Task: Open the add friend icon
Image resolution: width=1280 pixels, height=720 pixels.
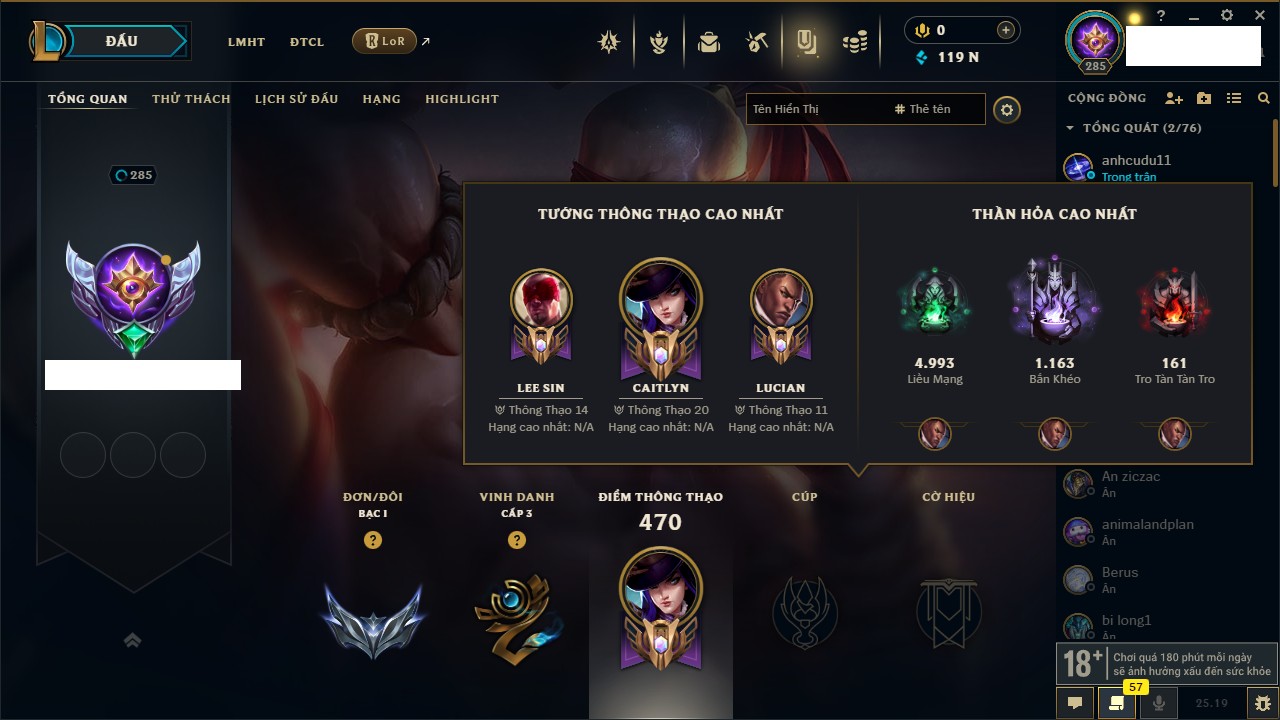Action: pos(1174,98)
